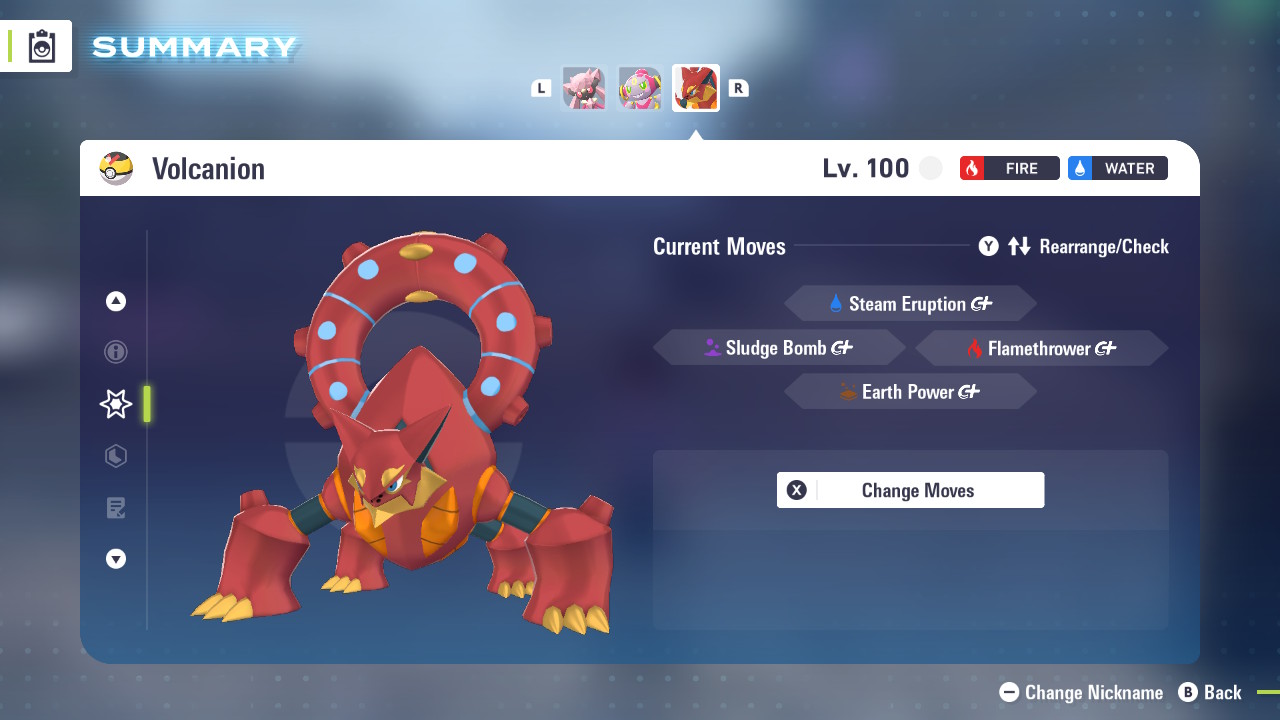Switch to Hoopa's summary tab

[x=640, y=88]
